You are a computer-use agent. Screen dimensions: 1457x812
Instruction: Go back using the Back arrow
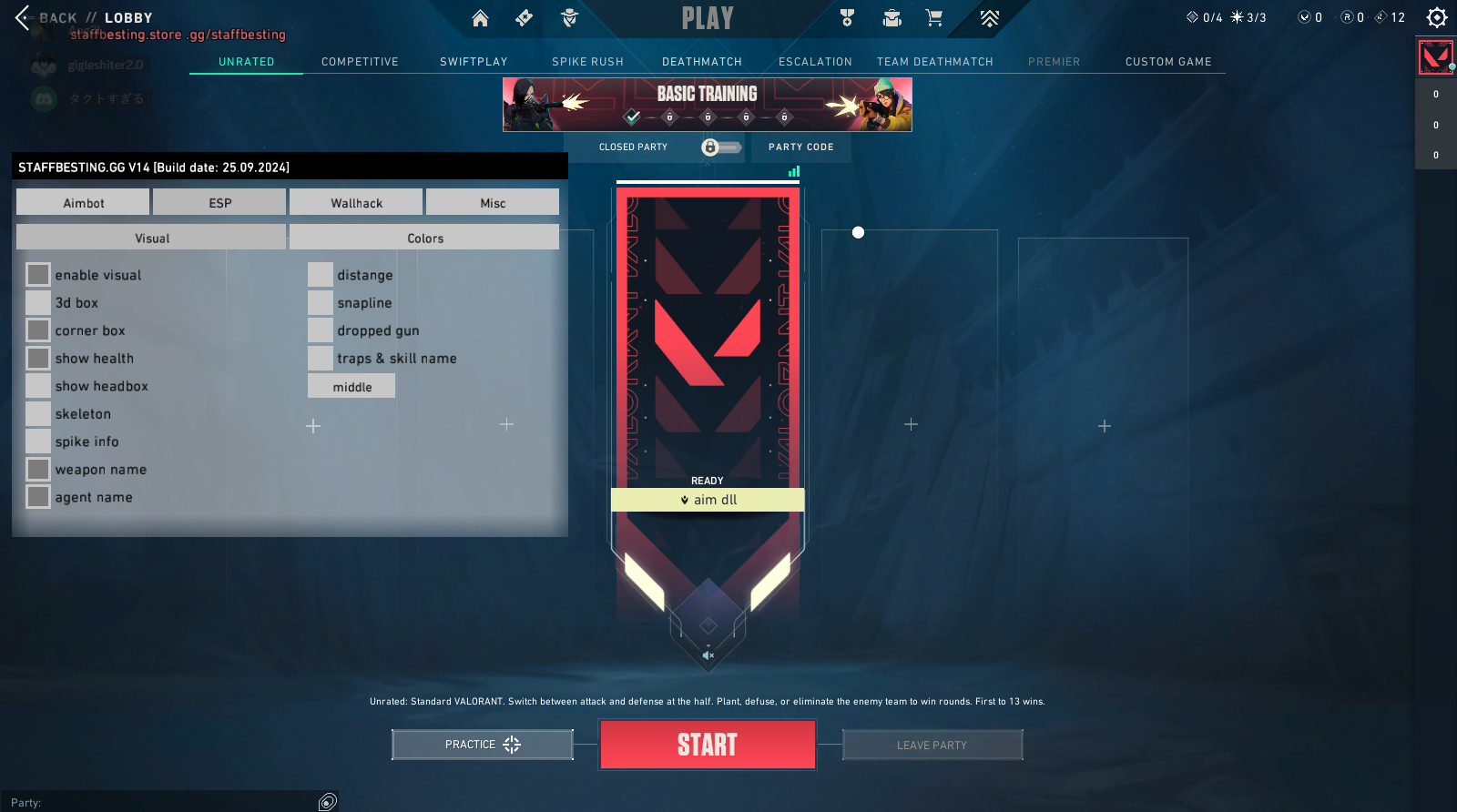point(23,17)
